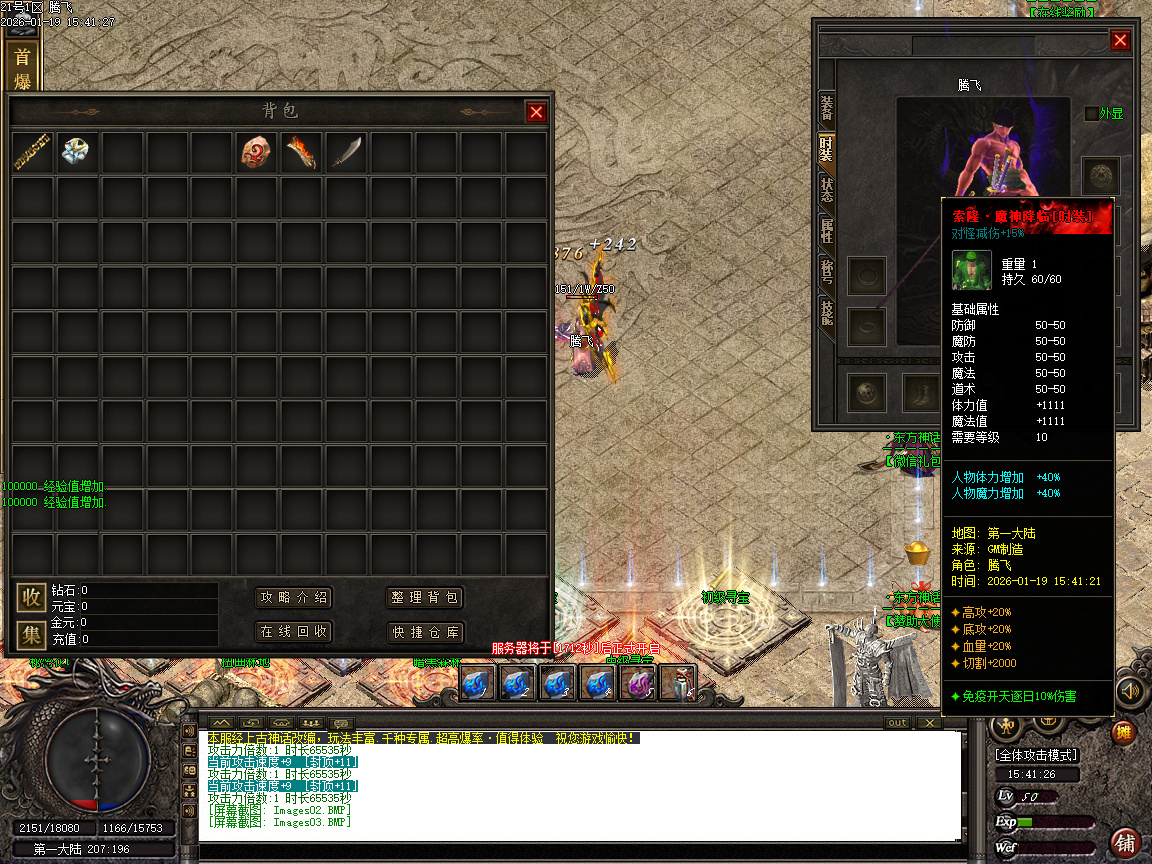Close the character equipment panel

tap(1120, 40)
